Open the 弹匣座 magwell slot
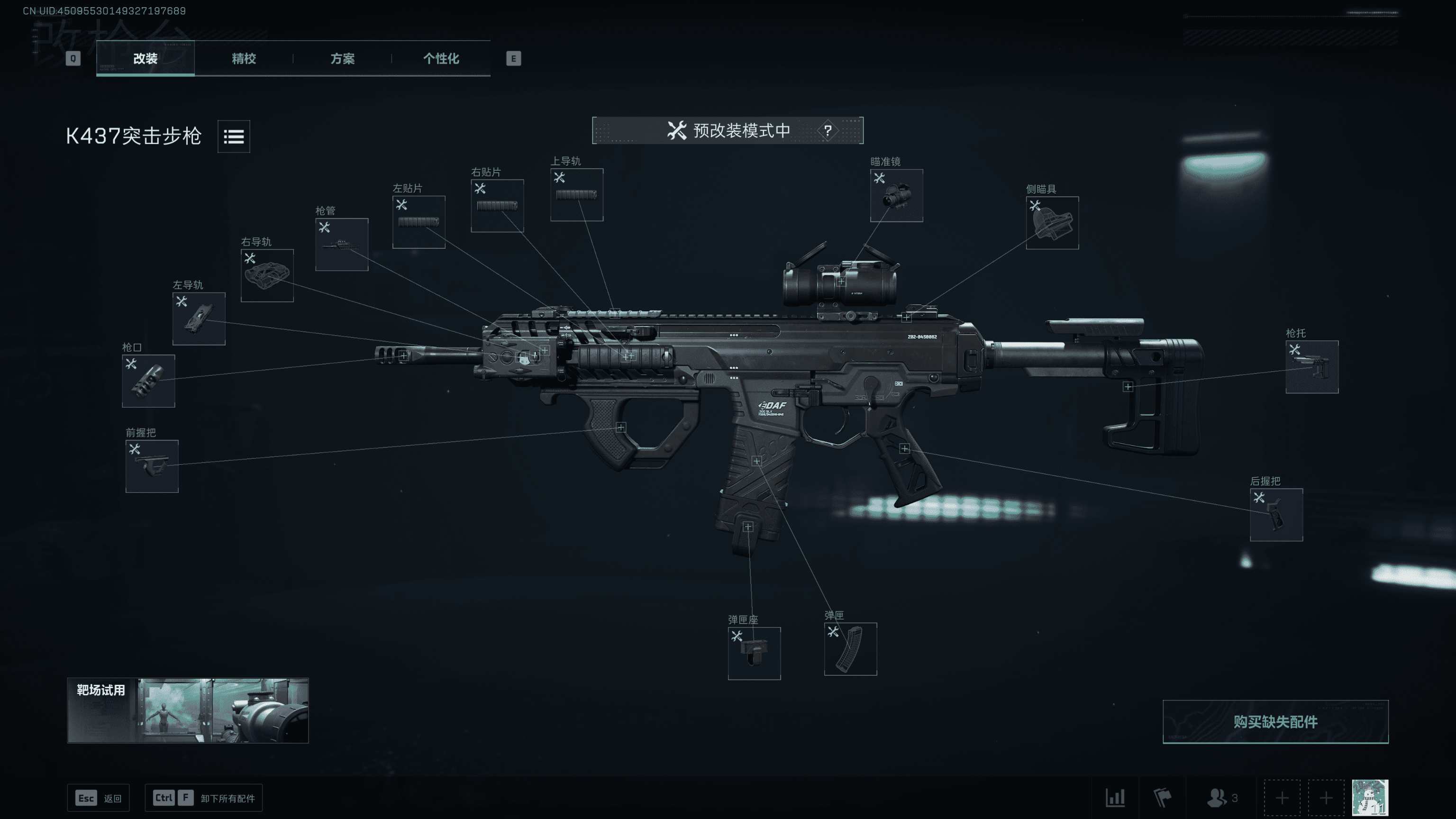Viewport: 1456px width, 819px height. click(754, 654)
